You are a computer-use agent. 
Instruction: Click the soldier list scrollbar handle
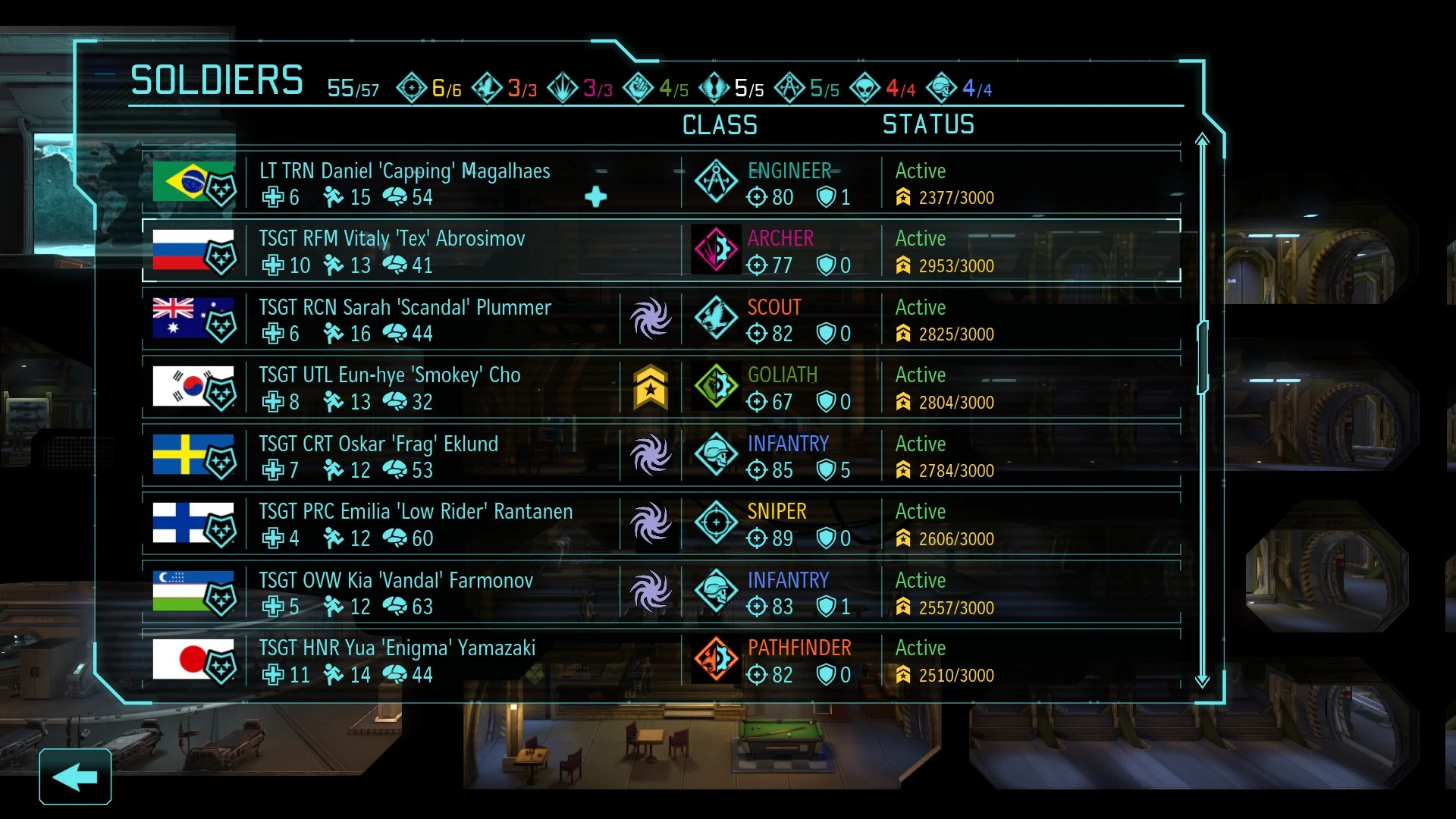1202,356
